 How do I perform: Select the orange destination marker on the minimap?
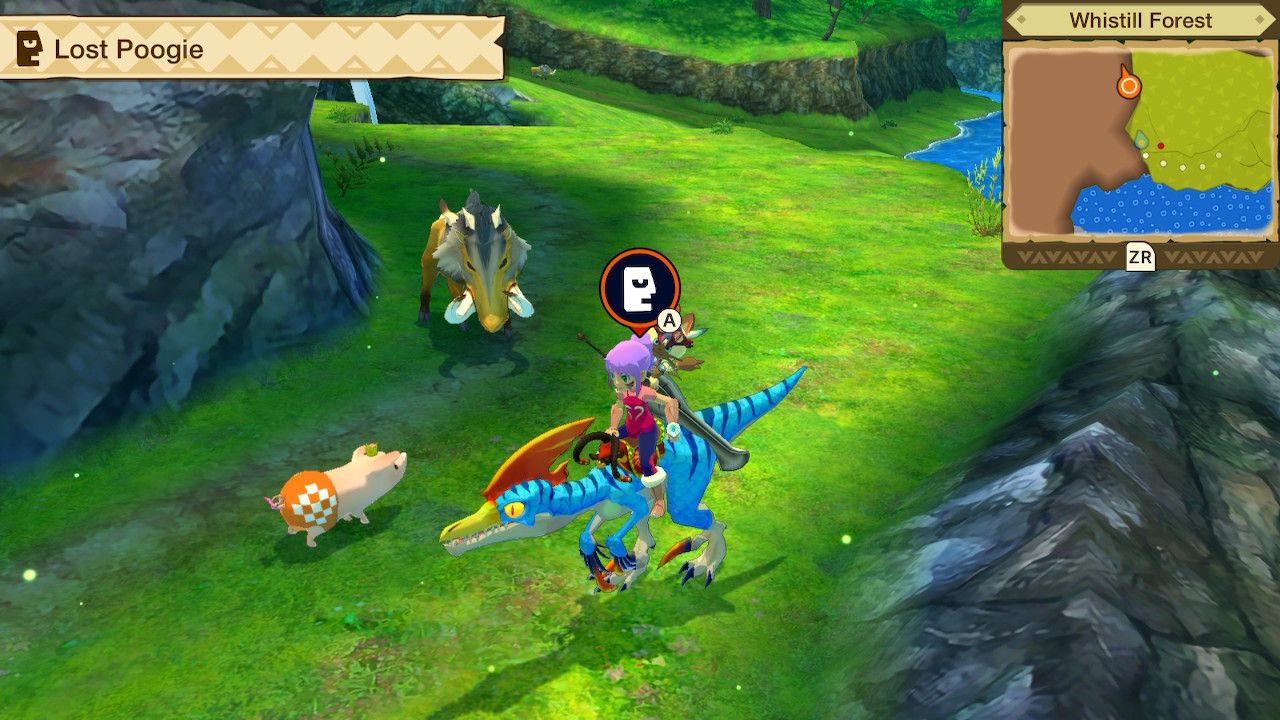[x=1129, y=86]
